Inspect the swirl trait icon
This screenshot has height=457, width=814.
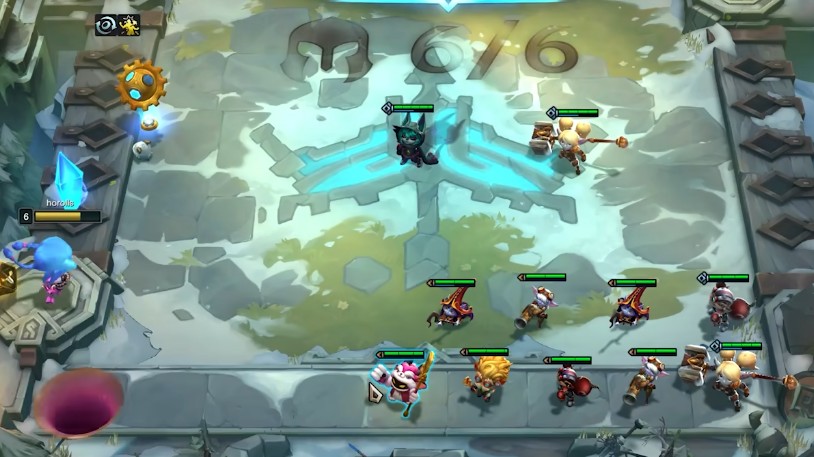click(x=107, y=25)
